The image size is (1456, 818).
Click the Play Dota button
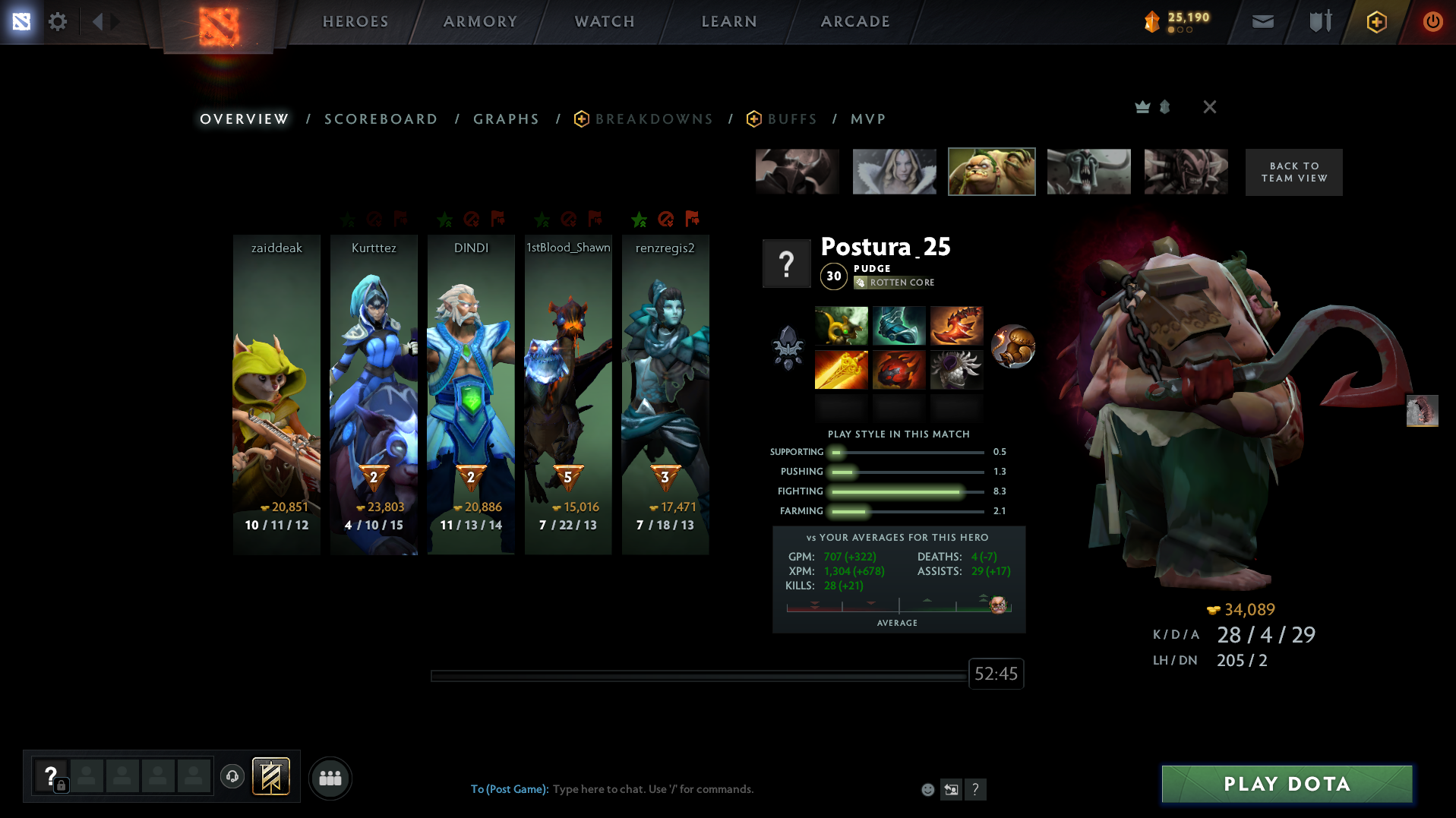(1287, 784)
